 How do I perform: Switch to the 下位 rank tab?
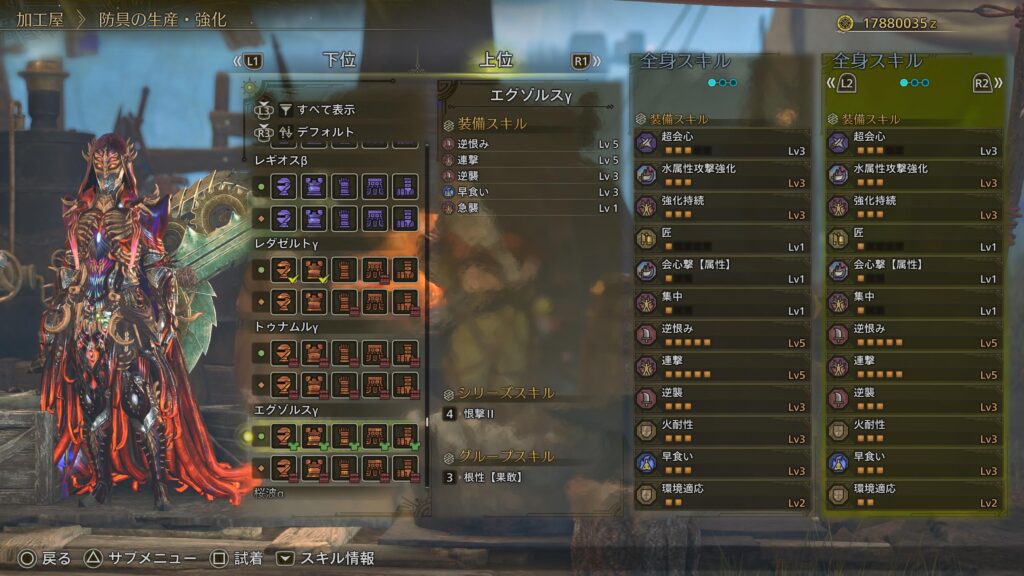point(339,60)
